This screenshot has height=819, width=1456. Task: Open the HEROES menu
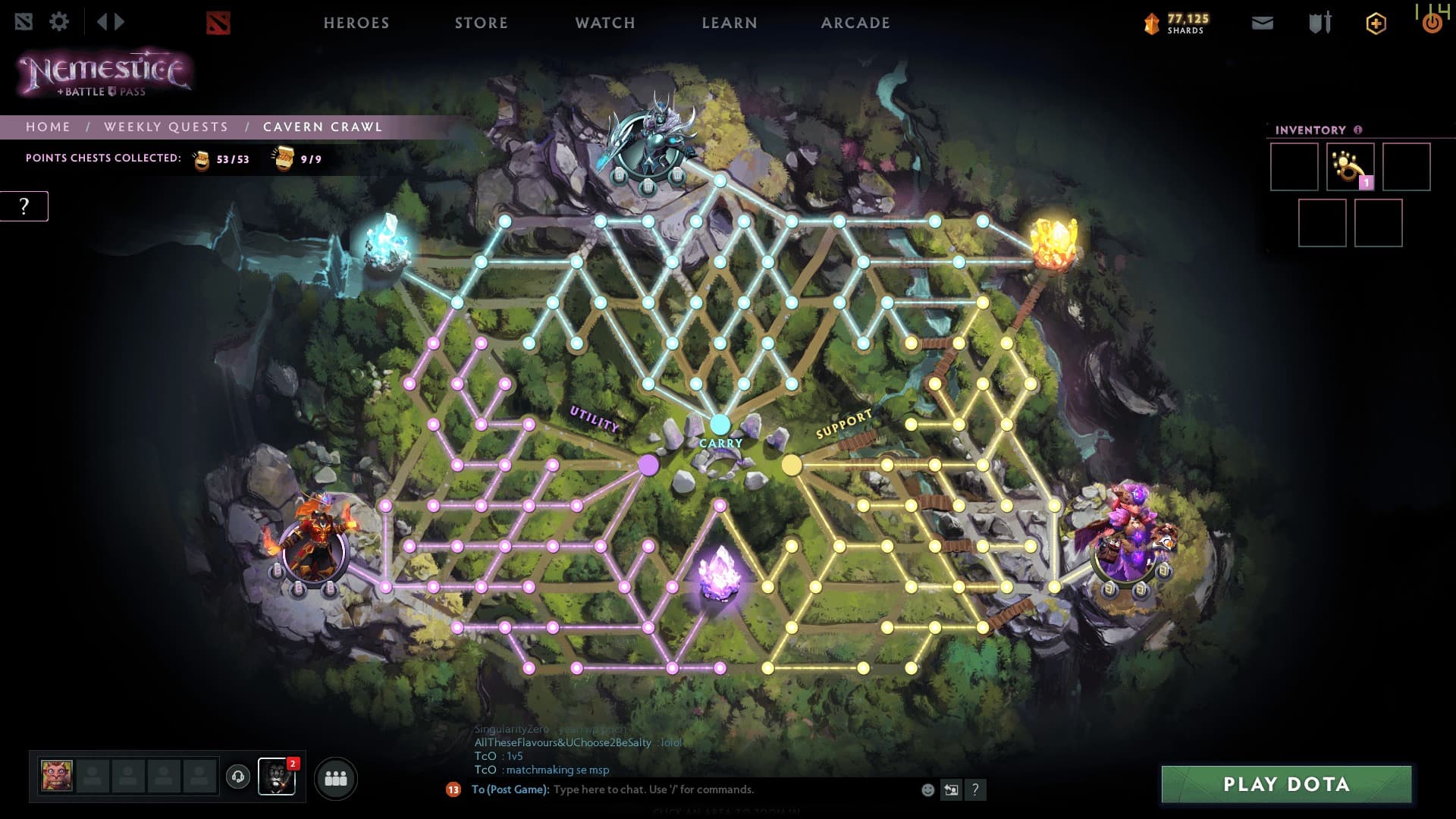tap(356, 23)
